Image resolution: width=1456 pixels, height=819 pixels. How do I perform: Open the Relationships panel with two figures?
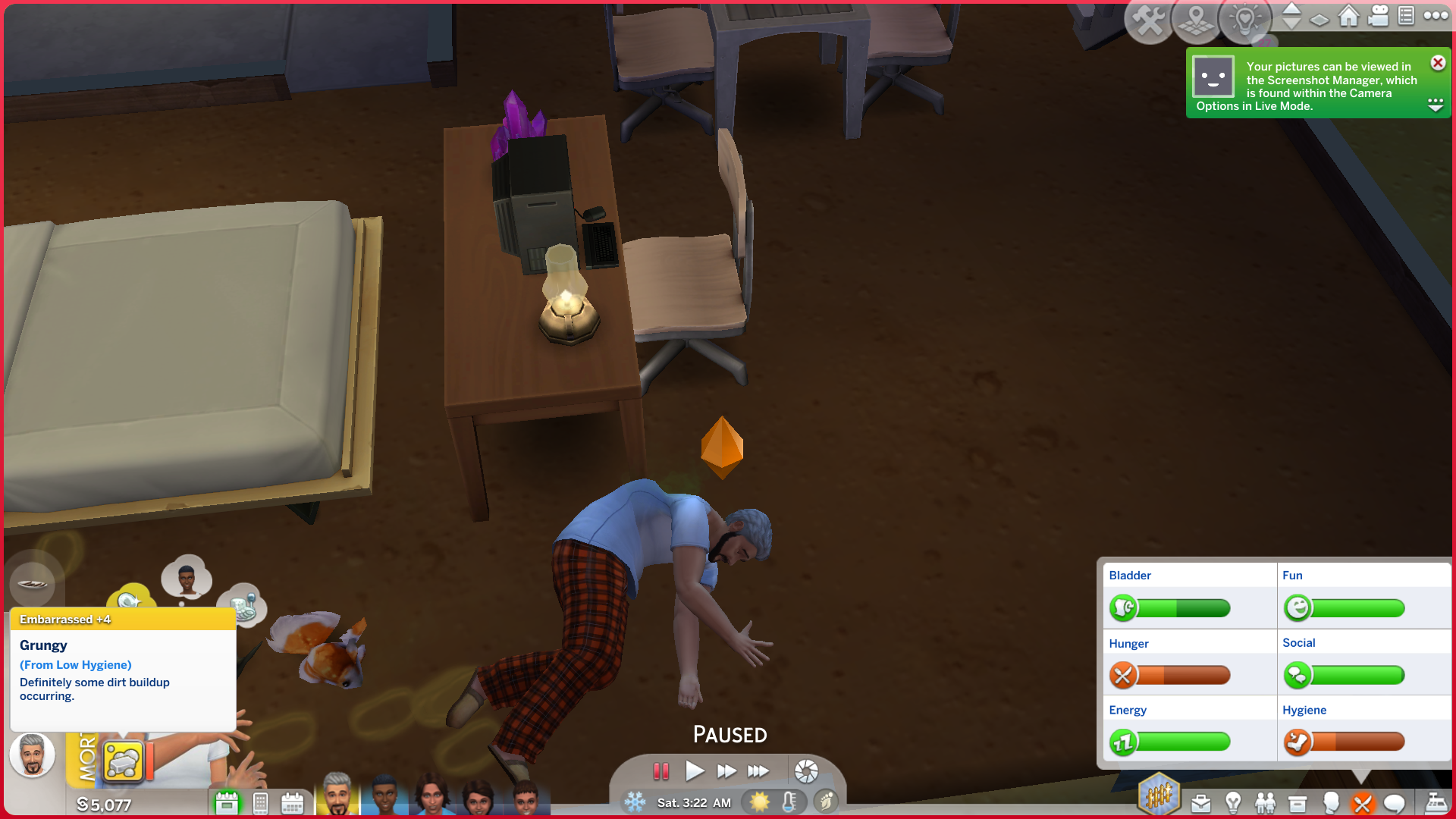1265,803
